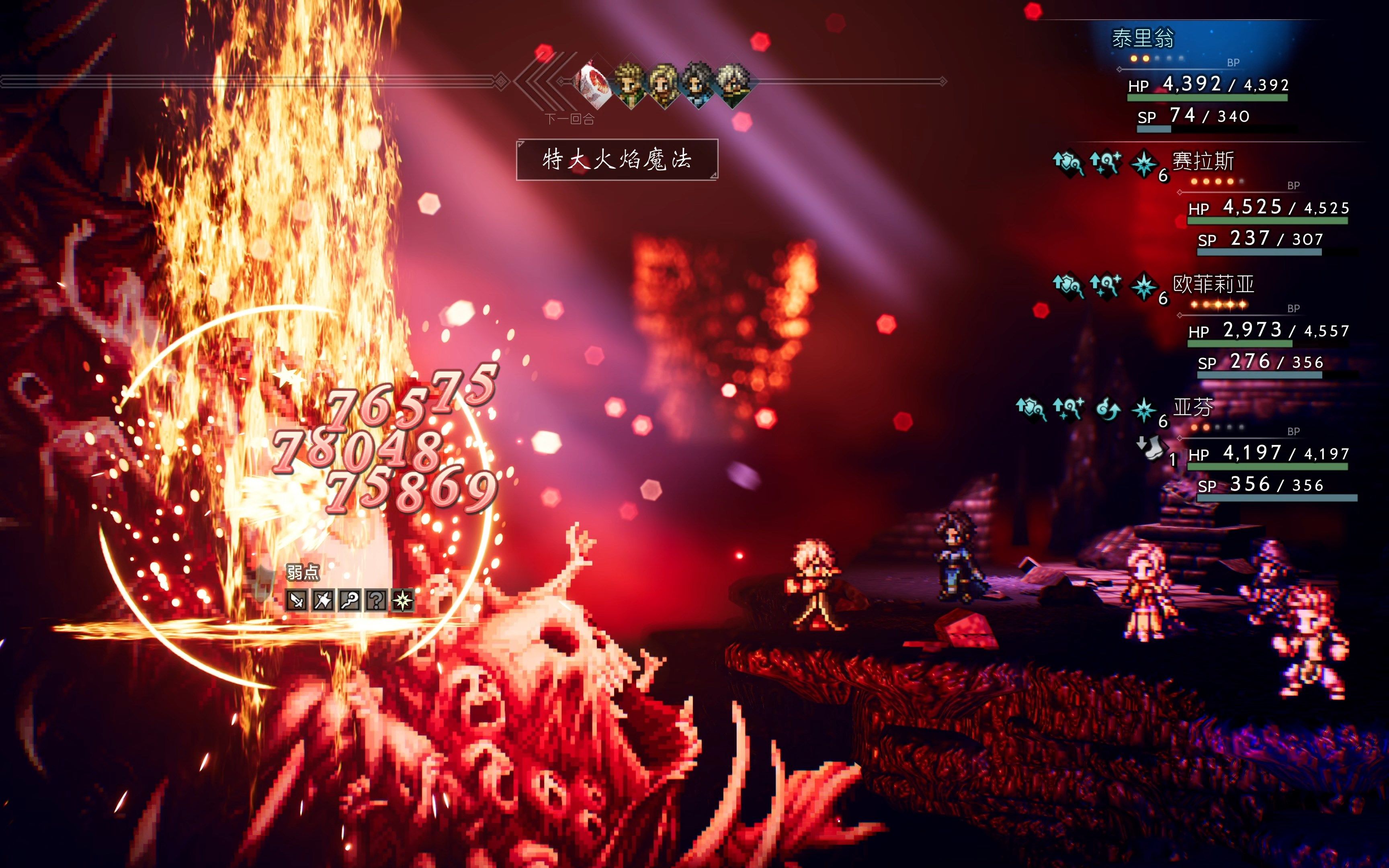1389x868 pixels.
Task: Select party member 泰里翁
Action: click(1143, 39)
